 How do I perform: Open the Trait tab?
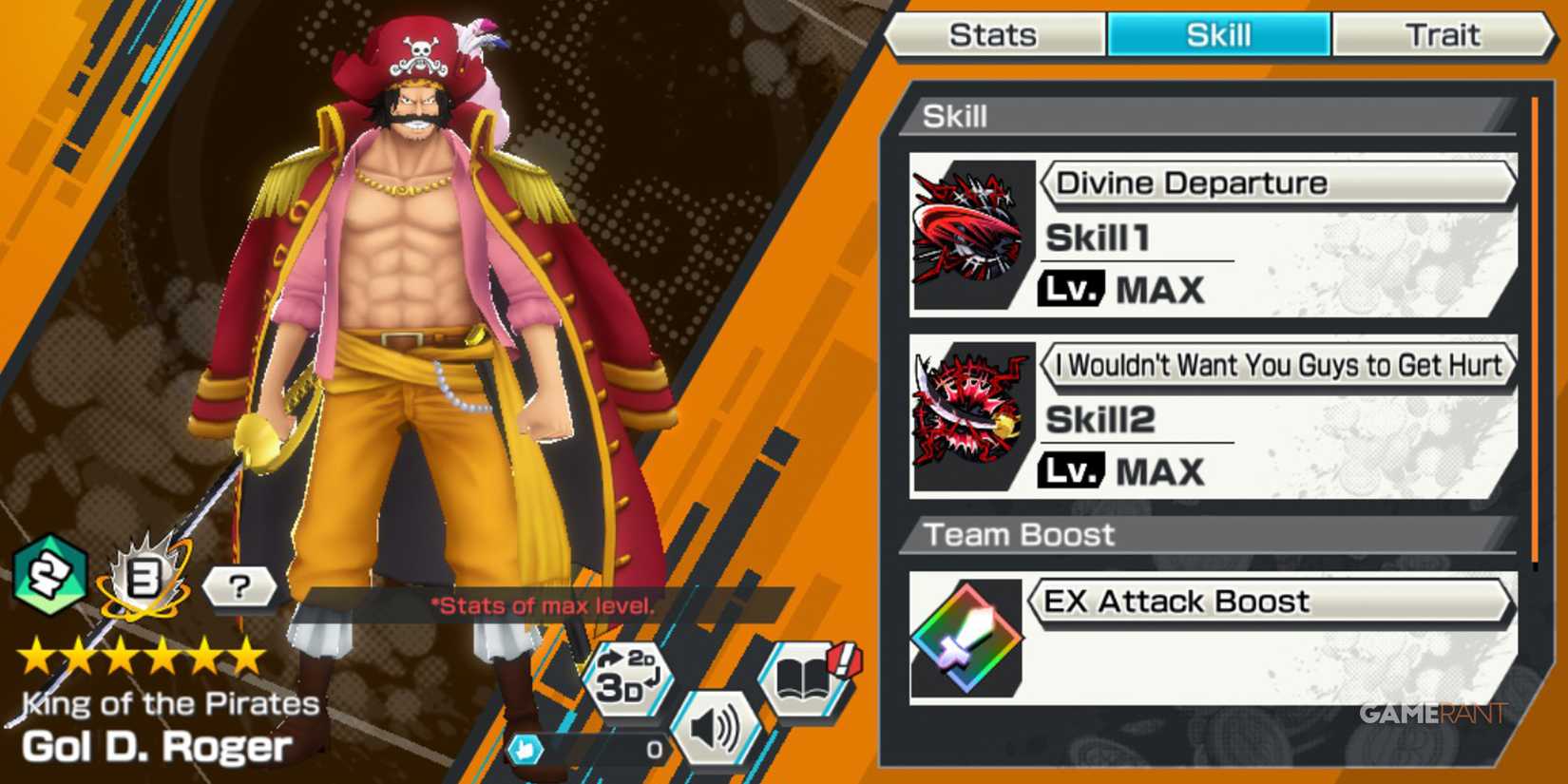(1444, 34)
